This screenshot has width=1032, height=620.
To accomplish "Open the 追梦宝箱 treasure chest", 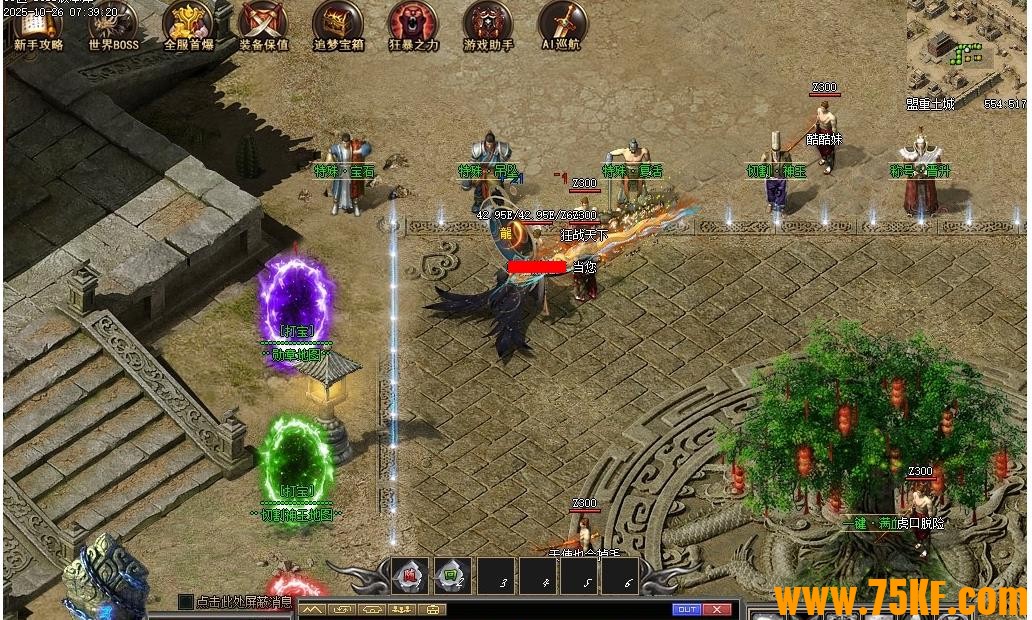I will tap(338, 23).
